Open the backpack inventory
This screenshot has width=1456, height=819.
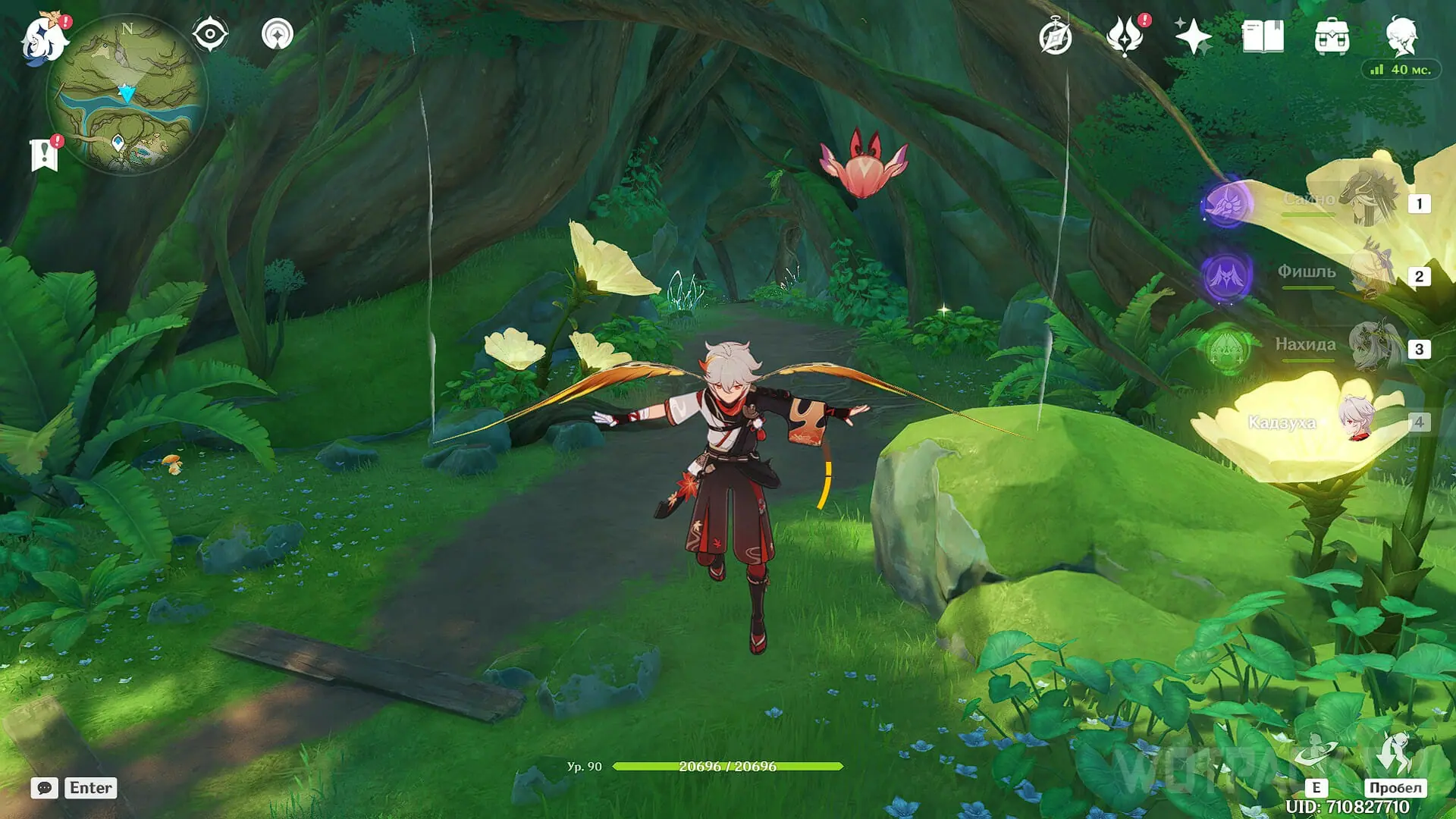tap(1332, 36)
